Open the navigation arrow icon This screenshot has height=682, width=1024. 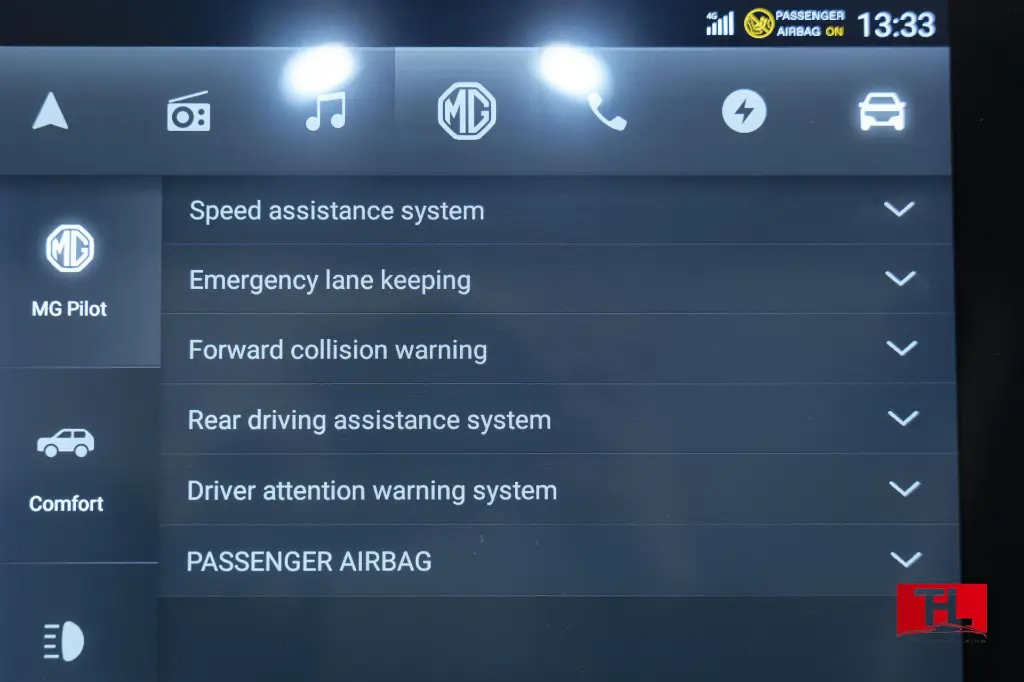coord(50,111)
